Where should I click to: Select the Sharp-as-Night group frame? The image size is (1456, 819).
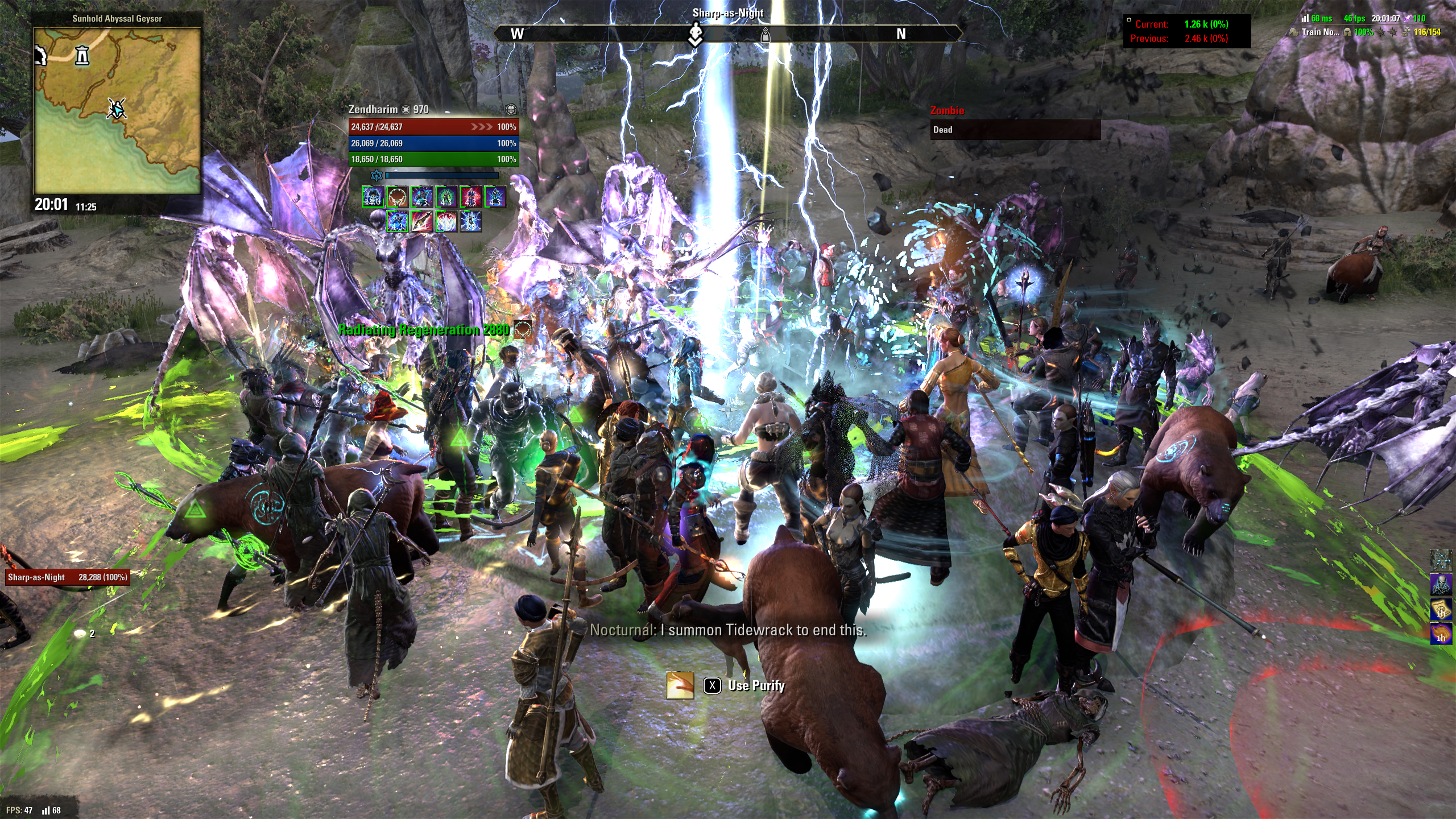click(67, 577)
